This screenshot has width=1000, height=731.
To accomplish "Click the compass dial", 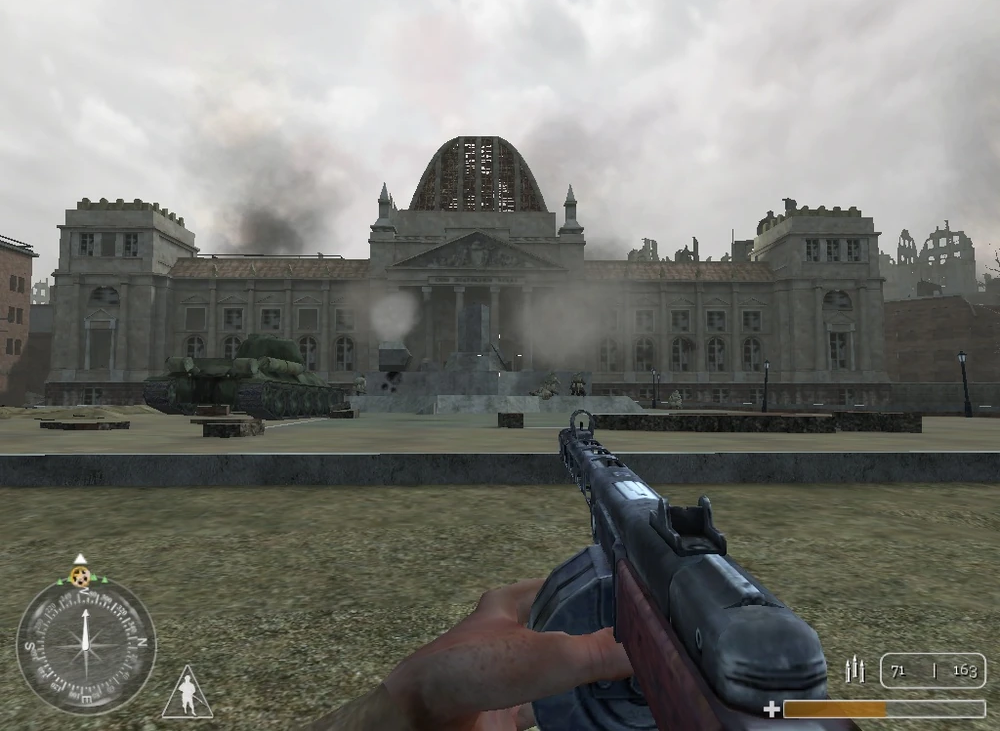I will click(86, 644).
